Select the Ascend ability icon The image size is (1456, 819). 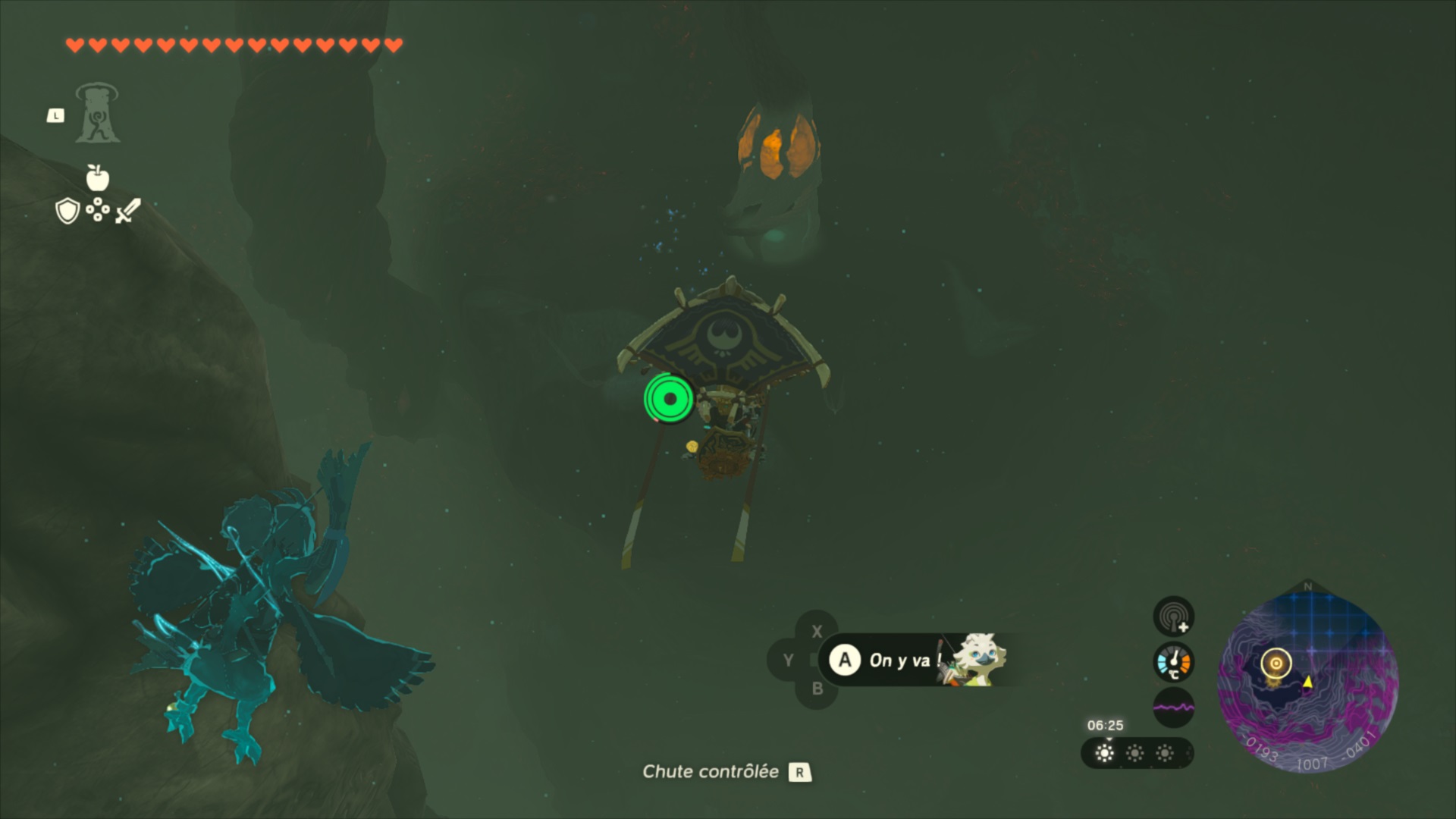click(x=97, y=115)
